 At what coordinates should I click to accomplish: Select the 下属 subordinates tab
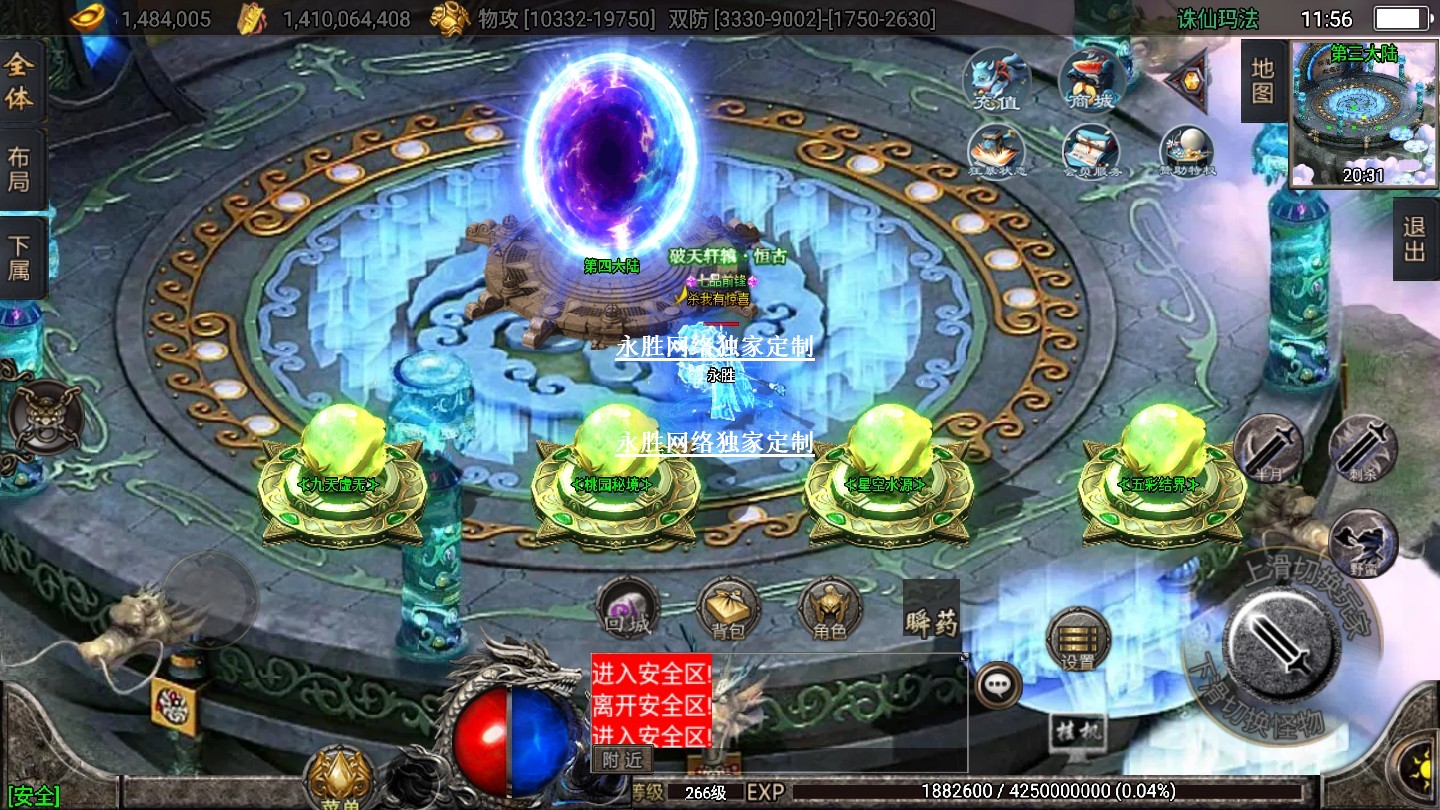click(x=20, y=257)
